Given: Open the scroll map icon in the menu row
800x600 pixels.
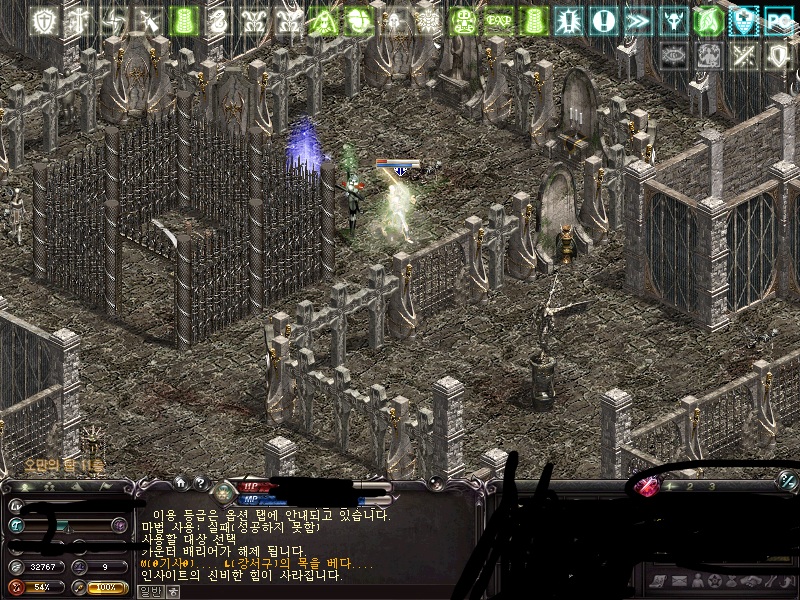Looking at the screenshot, I should click(x=660, y=581).
